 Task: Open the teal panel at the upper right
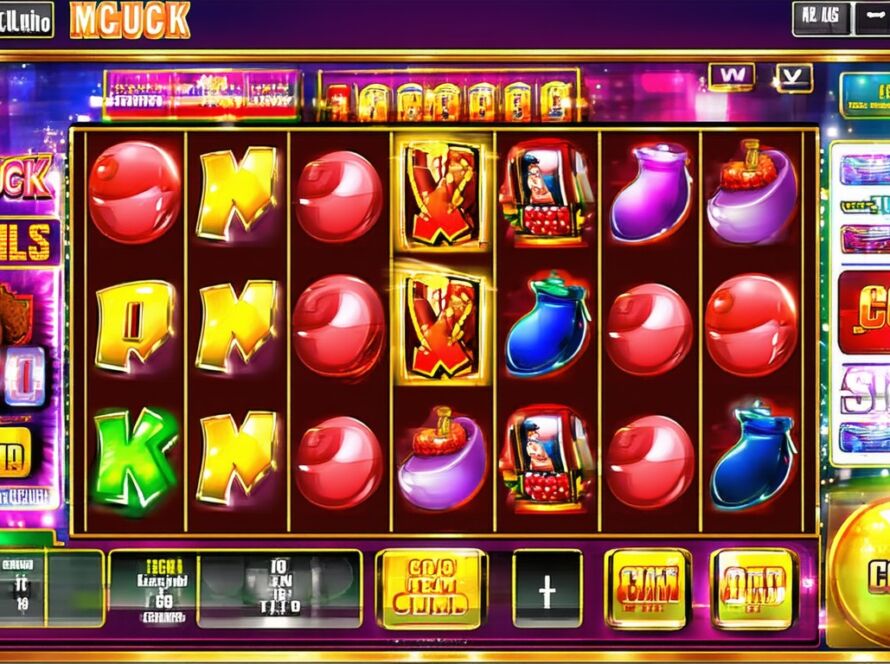[866, 95]
